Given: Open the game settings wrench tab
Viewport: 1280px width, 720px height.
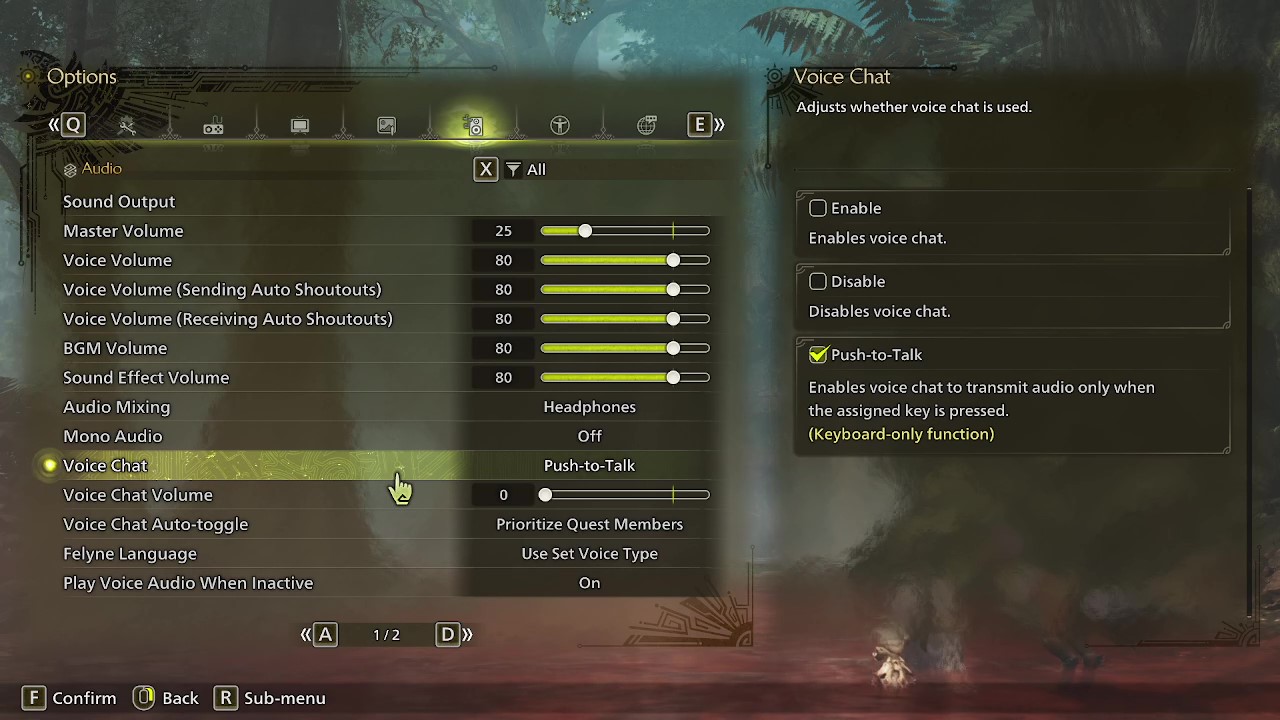Looking at the screenshot, I should 127,125.
